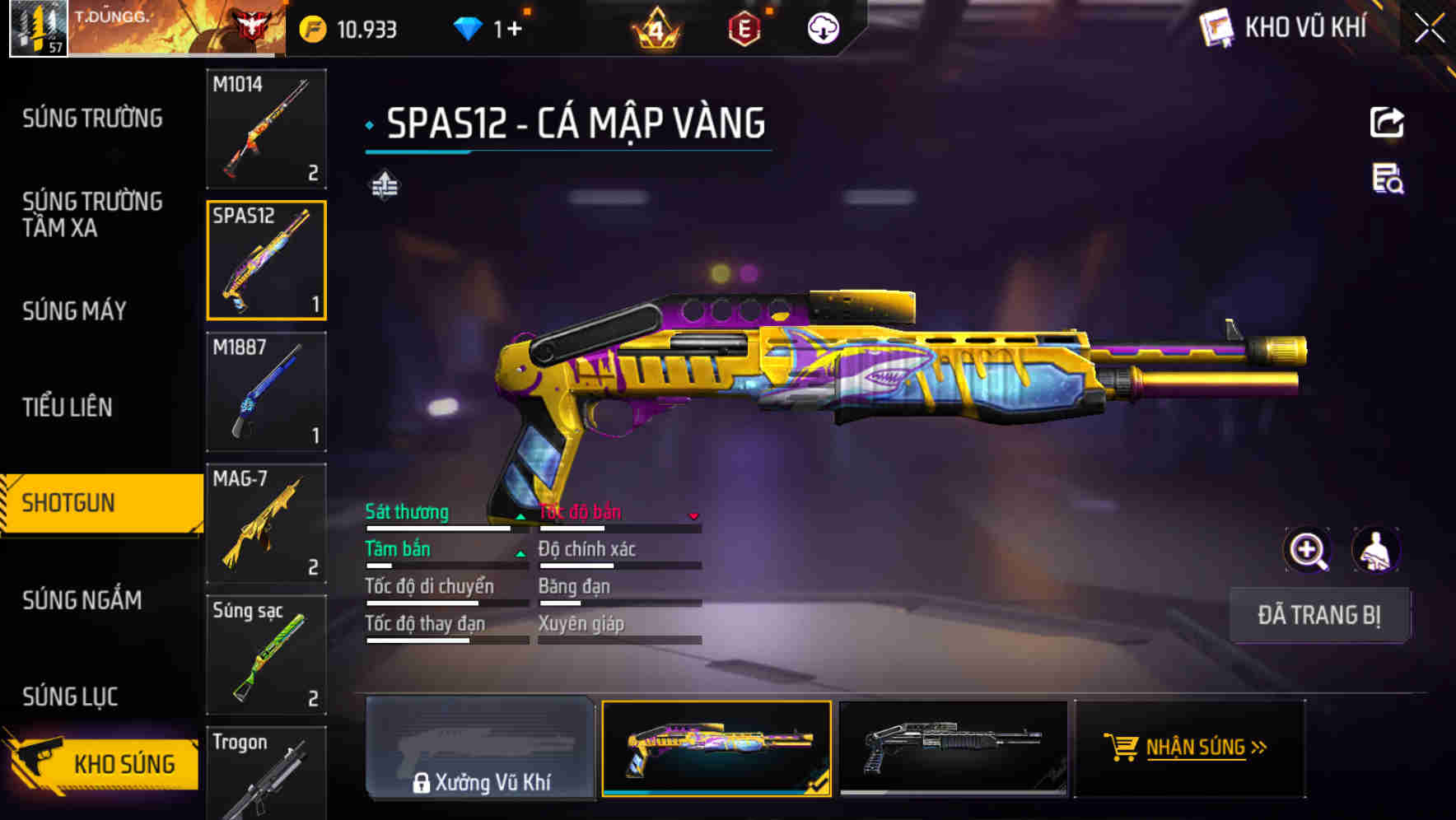This screenshot has width=1456, height=820.
Task: Select the M1014 shotgun tile
Action: click(x=266, y=128)
